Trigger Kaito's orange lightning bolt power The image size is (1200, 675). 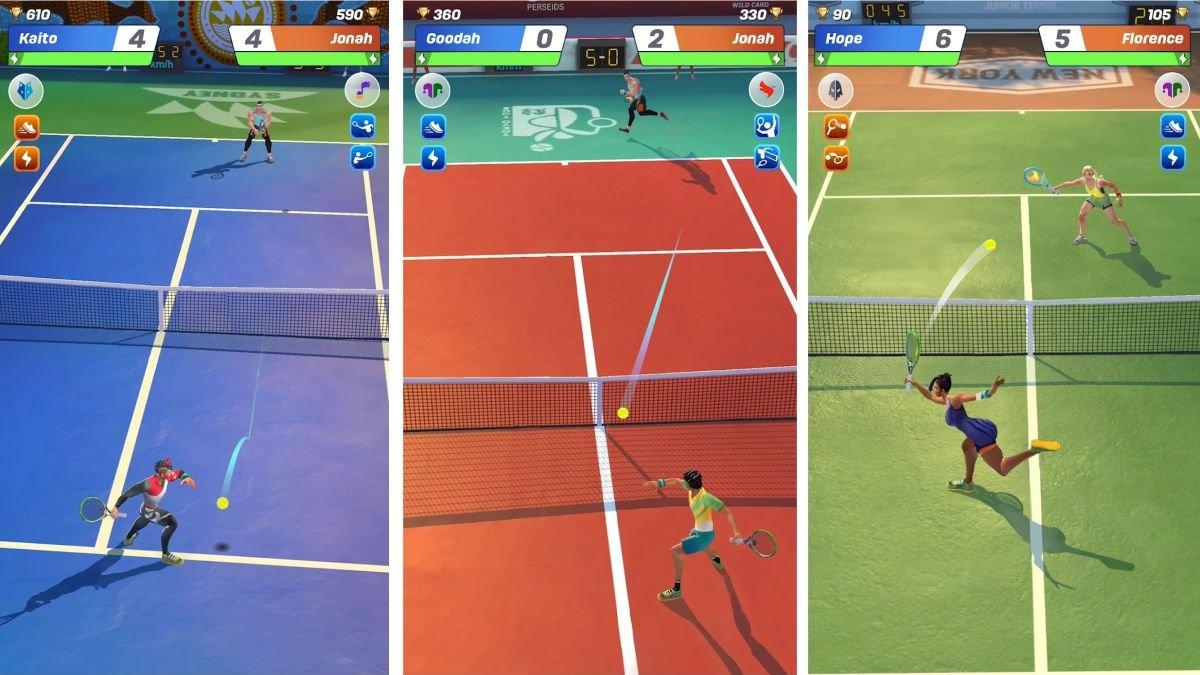point(26,158)
